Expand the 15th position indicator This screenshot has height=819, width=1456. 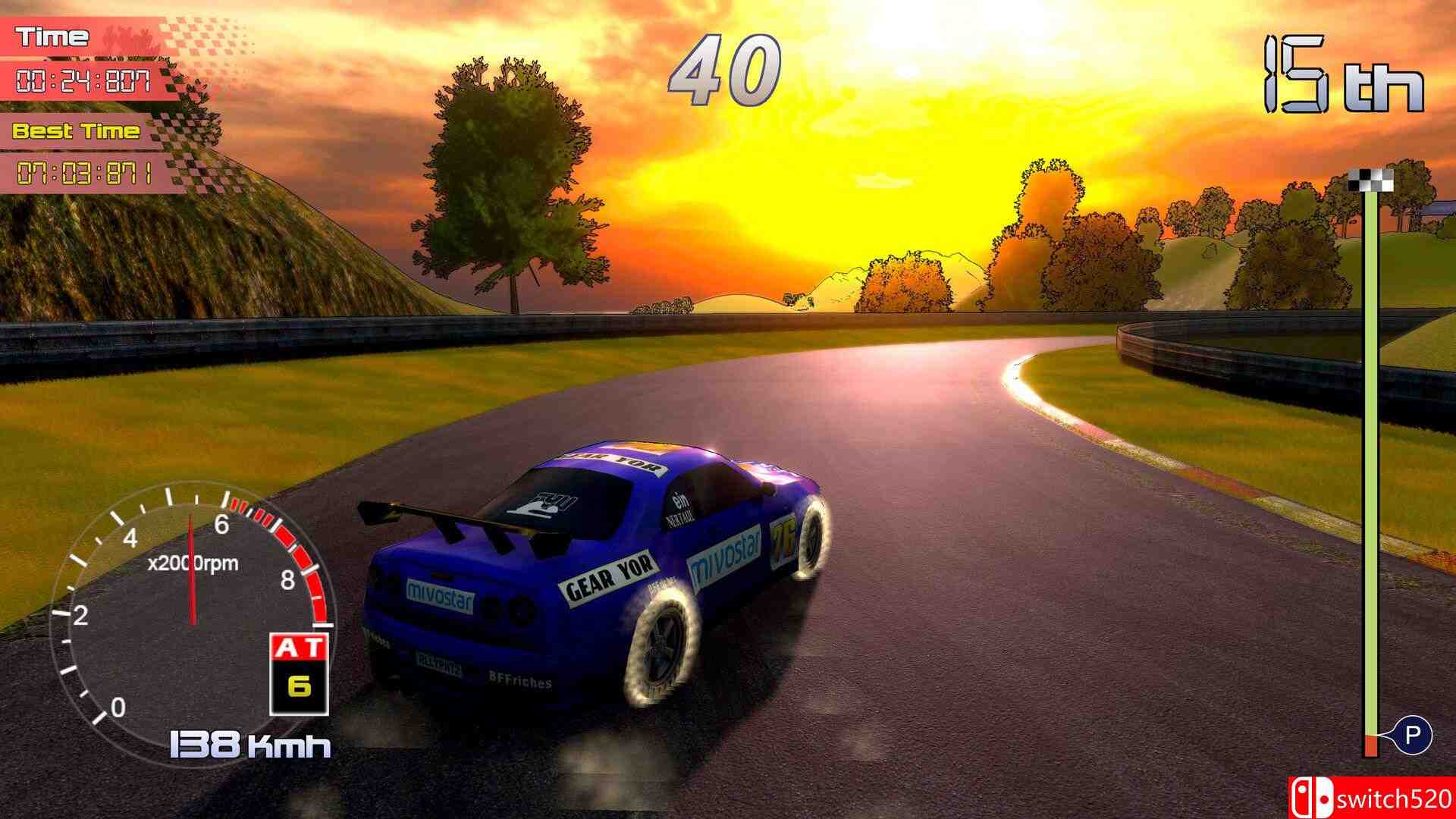(x=1345, y=72)
